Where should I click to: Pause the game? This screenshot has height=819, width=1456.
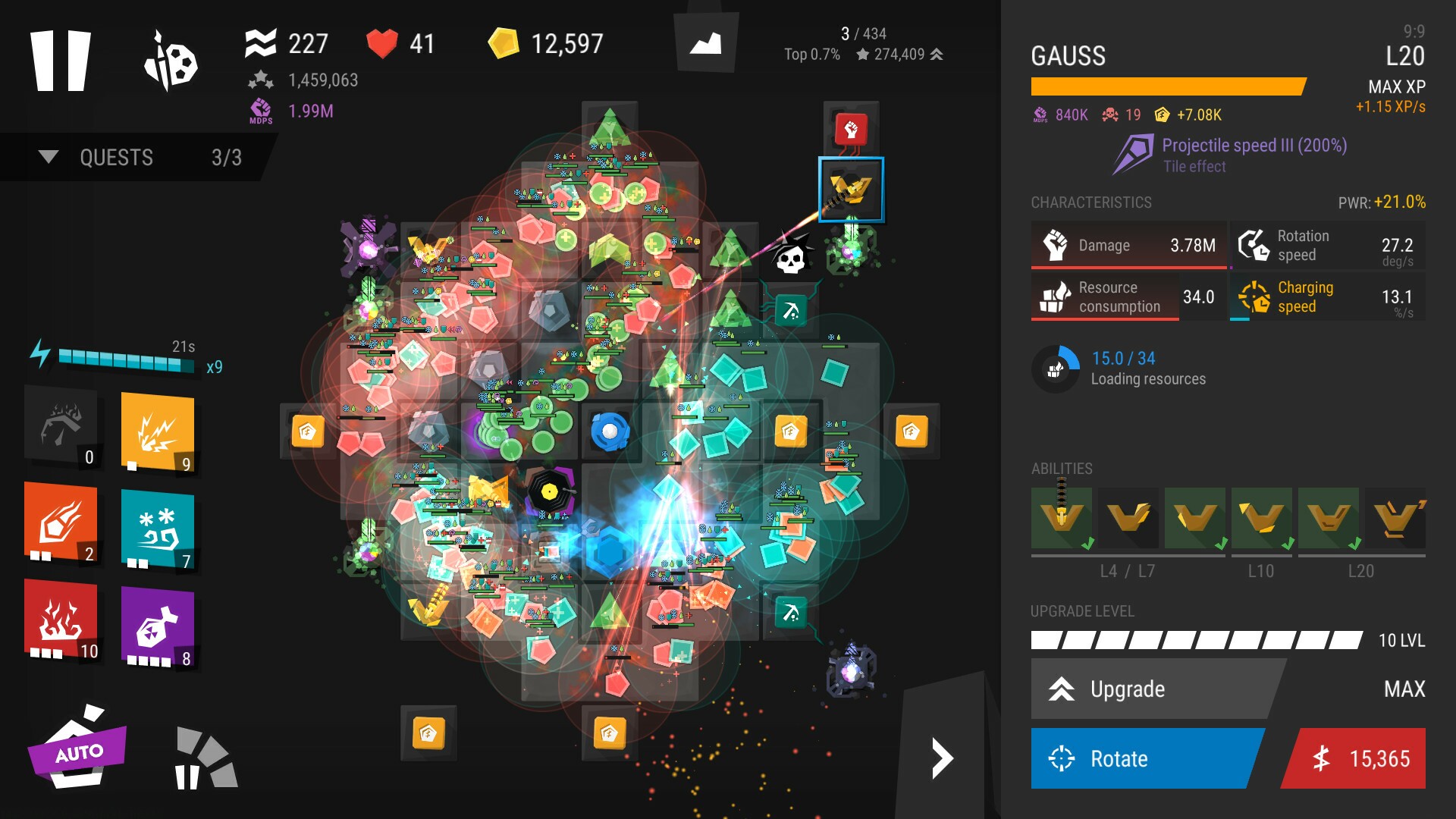click(61, 61)
